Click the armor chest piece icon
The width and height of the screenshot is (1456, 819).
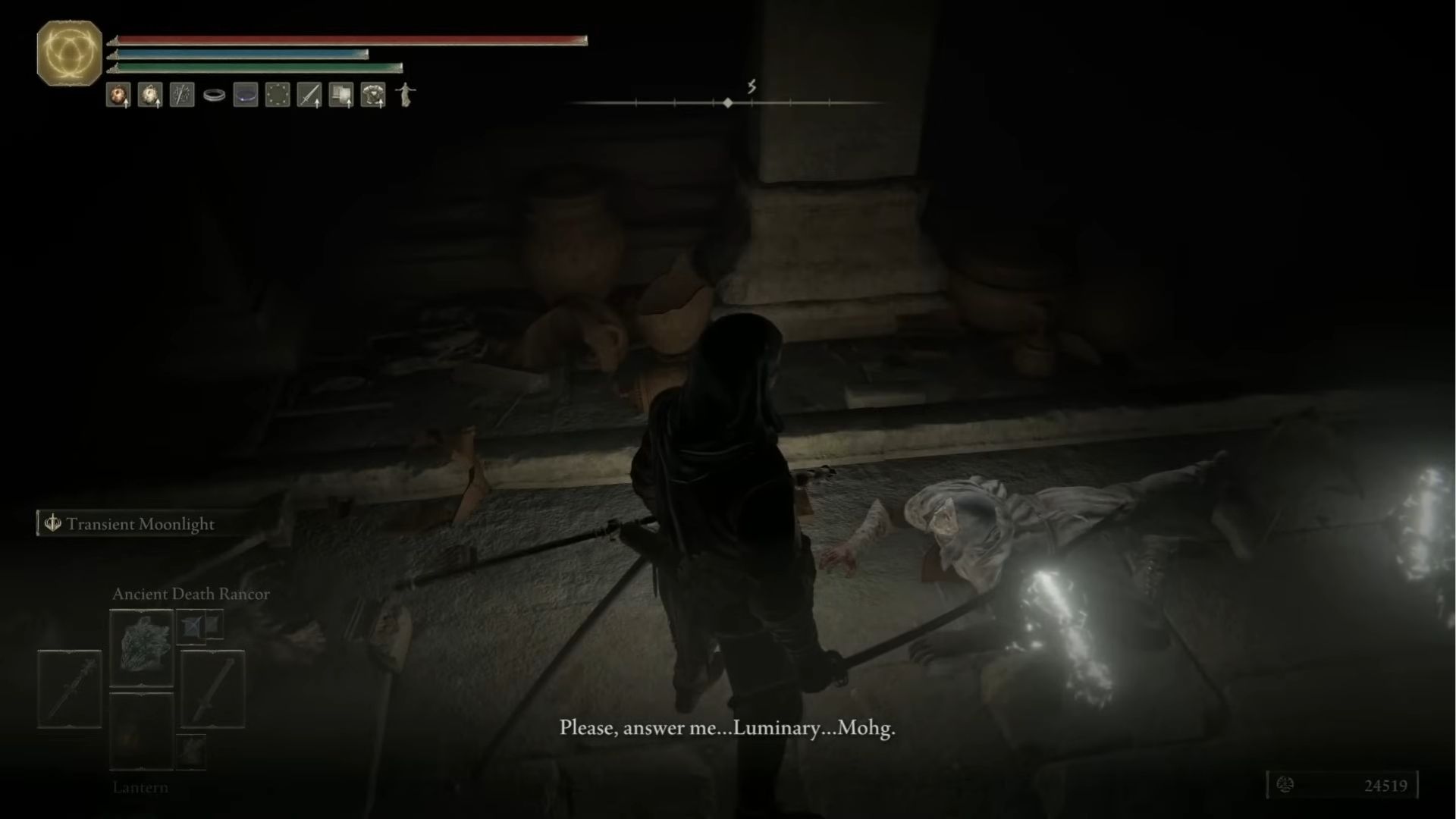(372, 93)
